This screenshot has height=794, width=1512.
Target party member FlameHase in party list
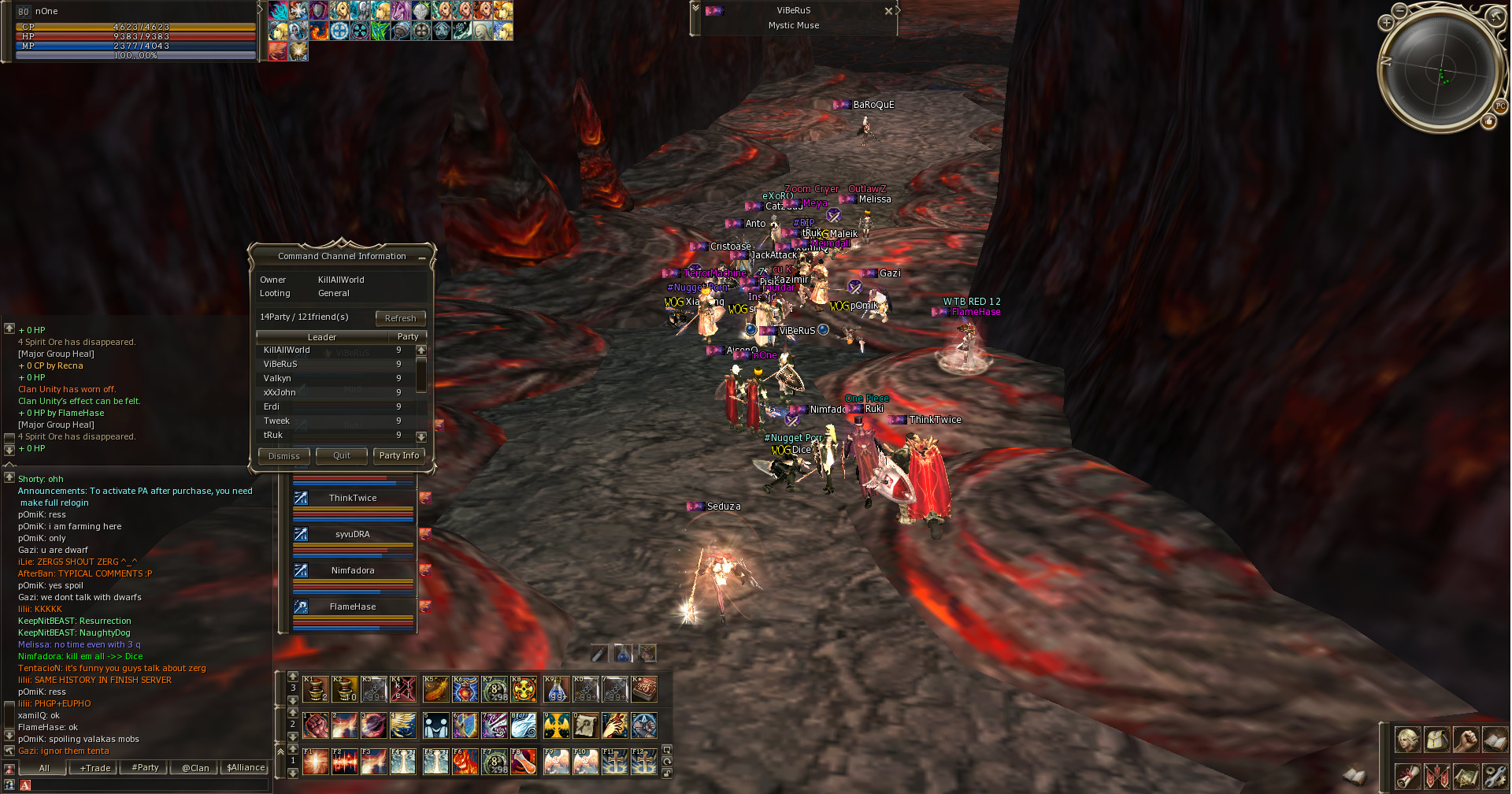[x=353, y=607]
